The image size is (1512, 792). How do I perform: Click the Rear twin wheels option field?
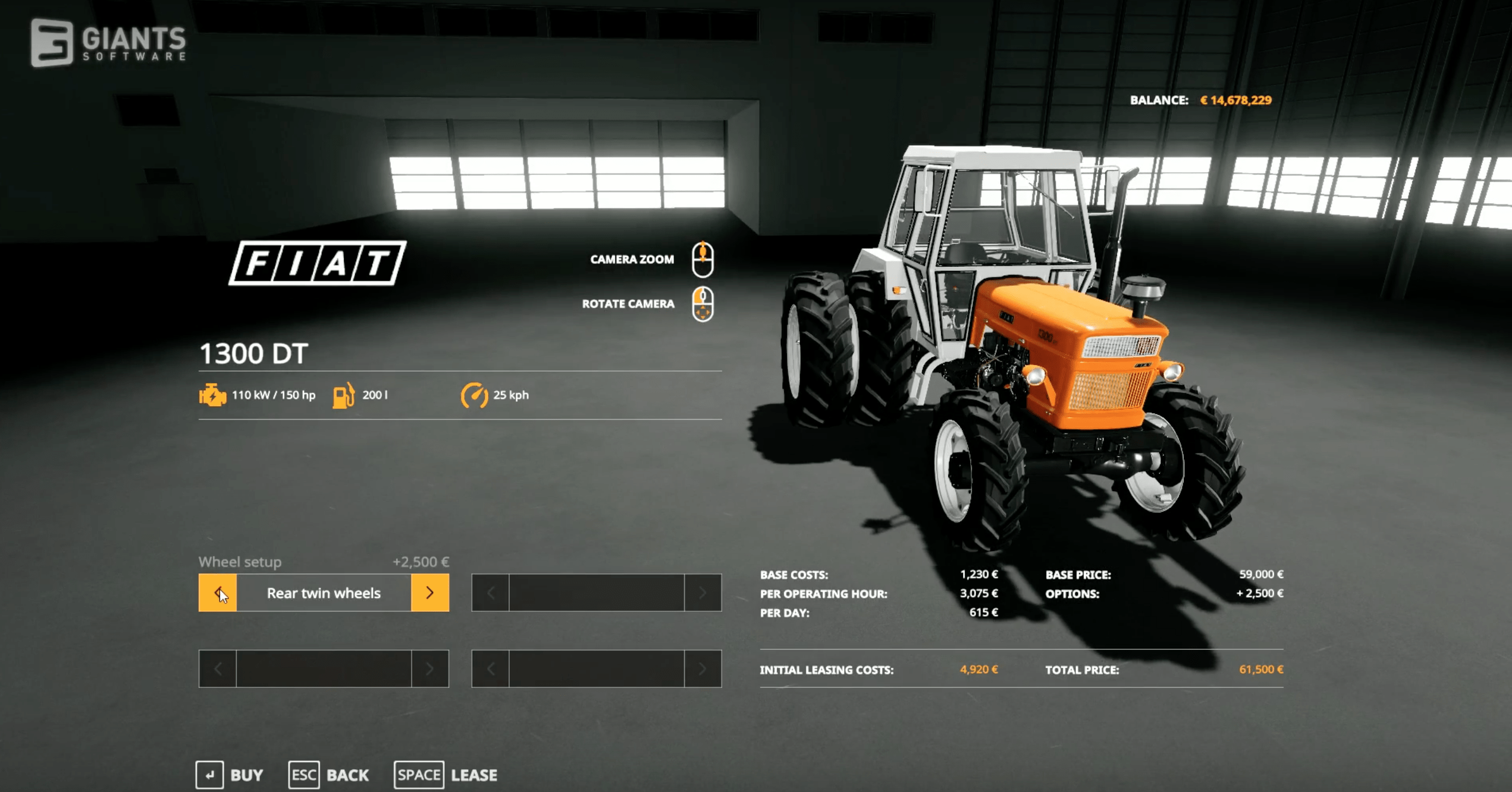323,593
